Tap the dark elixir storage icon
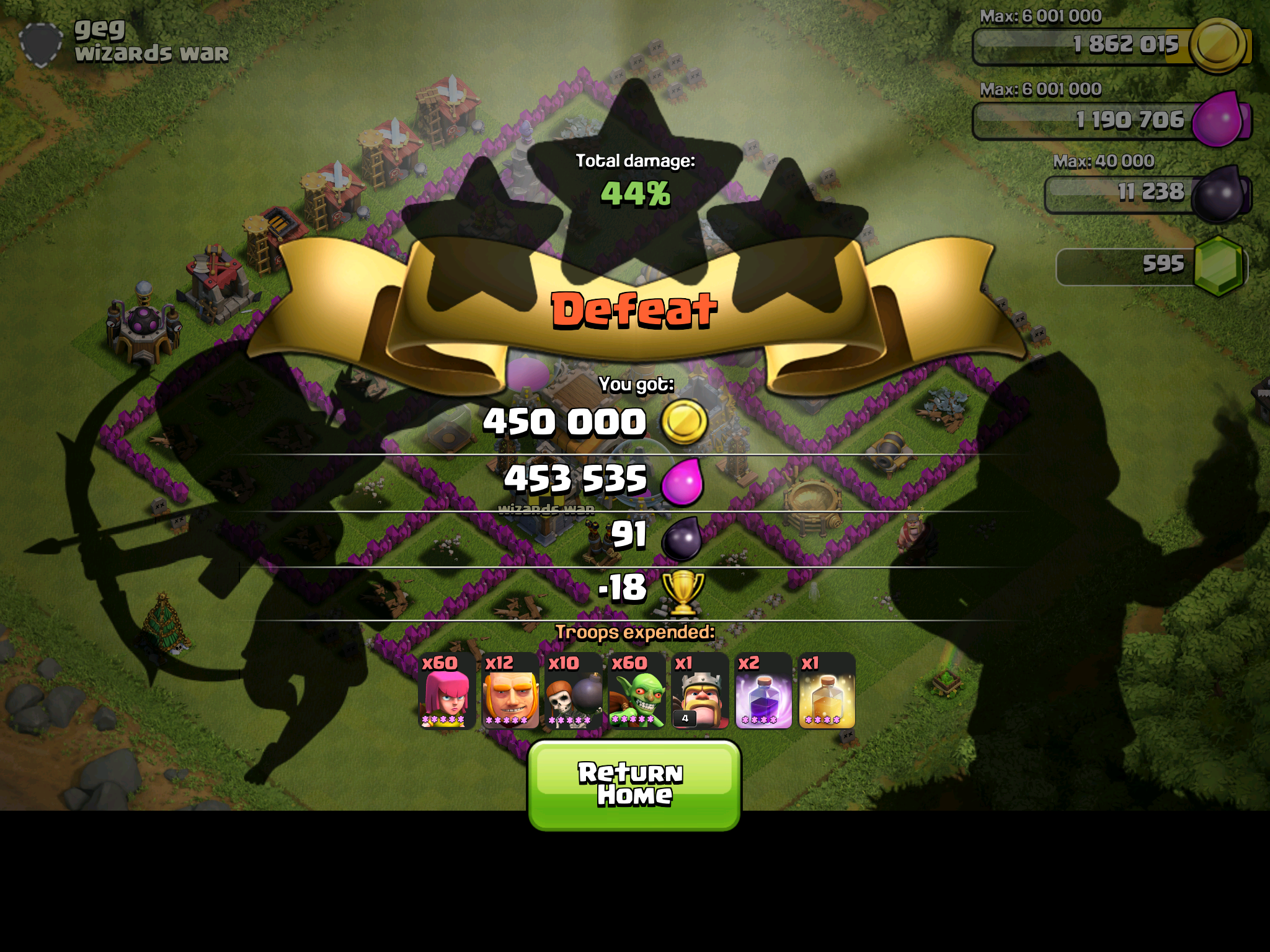The height and width of the screenshot is (952, 1270). (x=1218, y=195)
